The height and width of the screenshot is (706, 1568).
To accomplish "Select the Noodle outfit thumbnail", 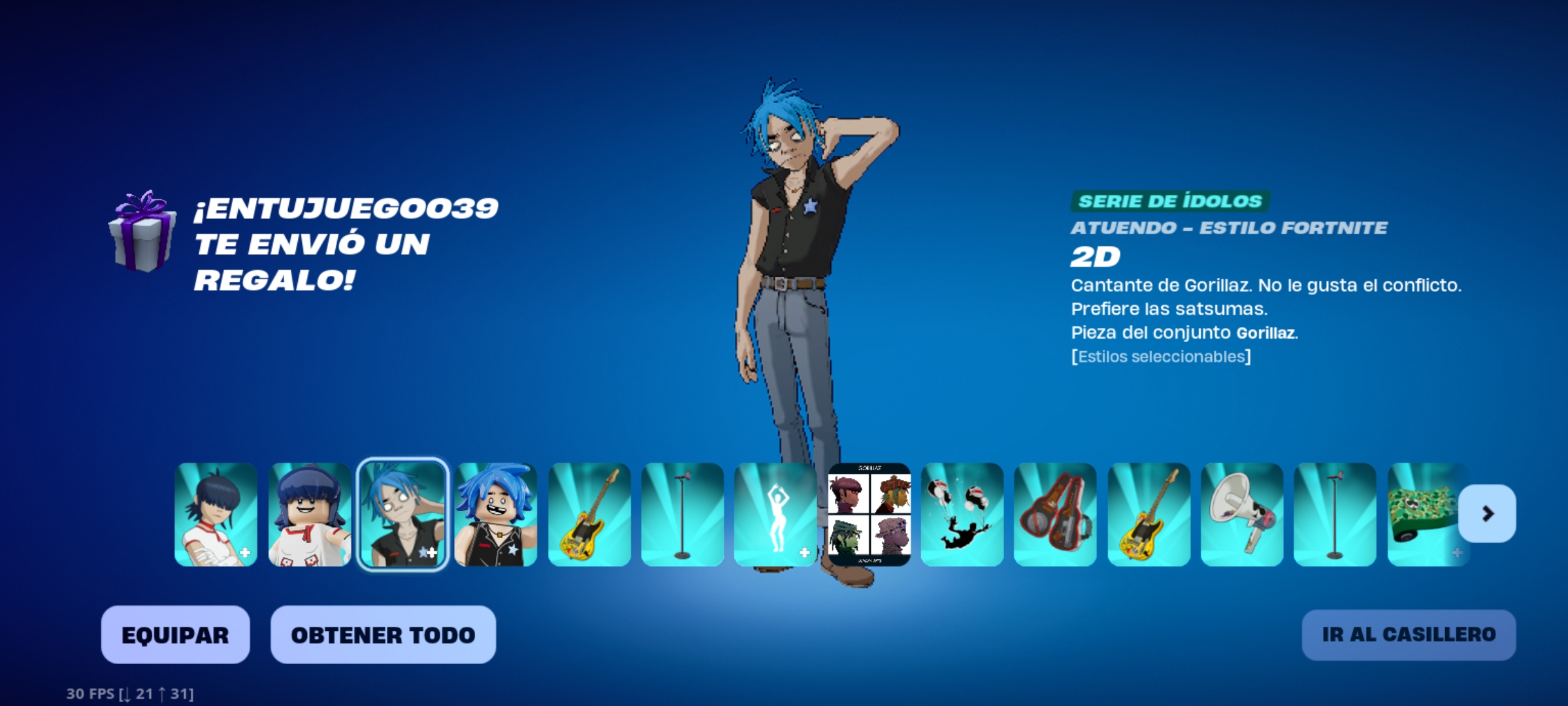I will [x=216, y=514].
